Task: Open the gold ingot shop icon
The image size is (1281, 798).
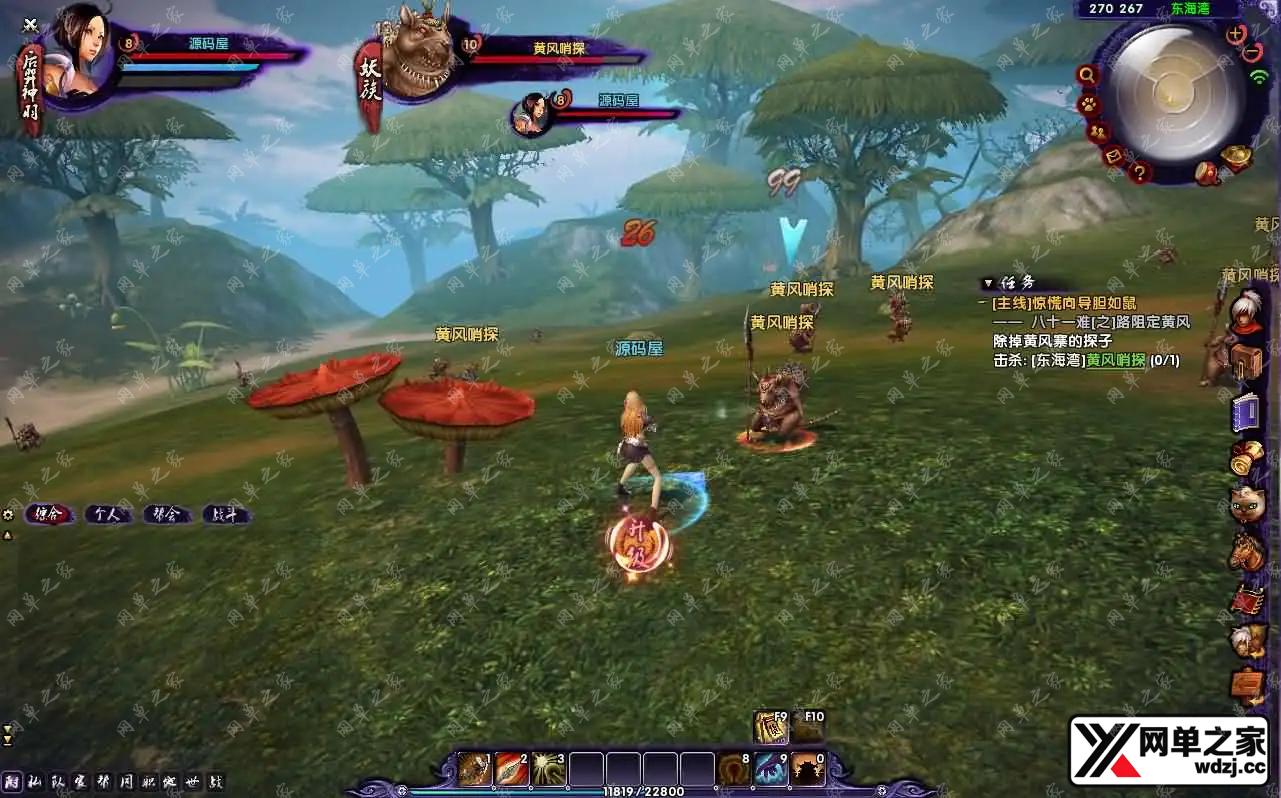Action: [x=1236, y=157]
